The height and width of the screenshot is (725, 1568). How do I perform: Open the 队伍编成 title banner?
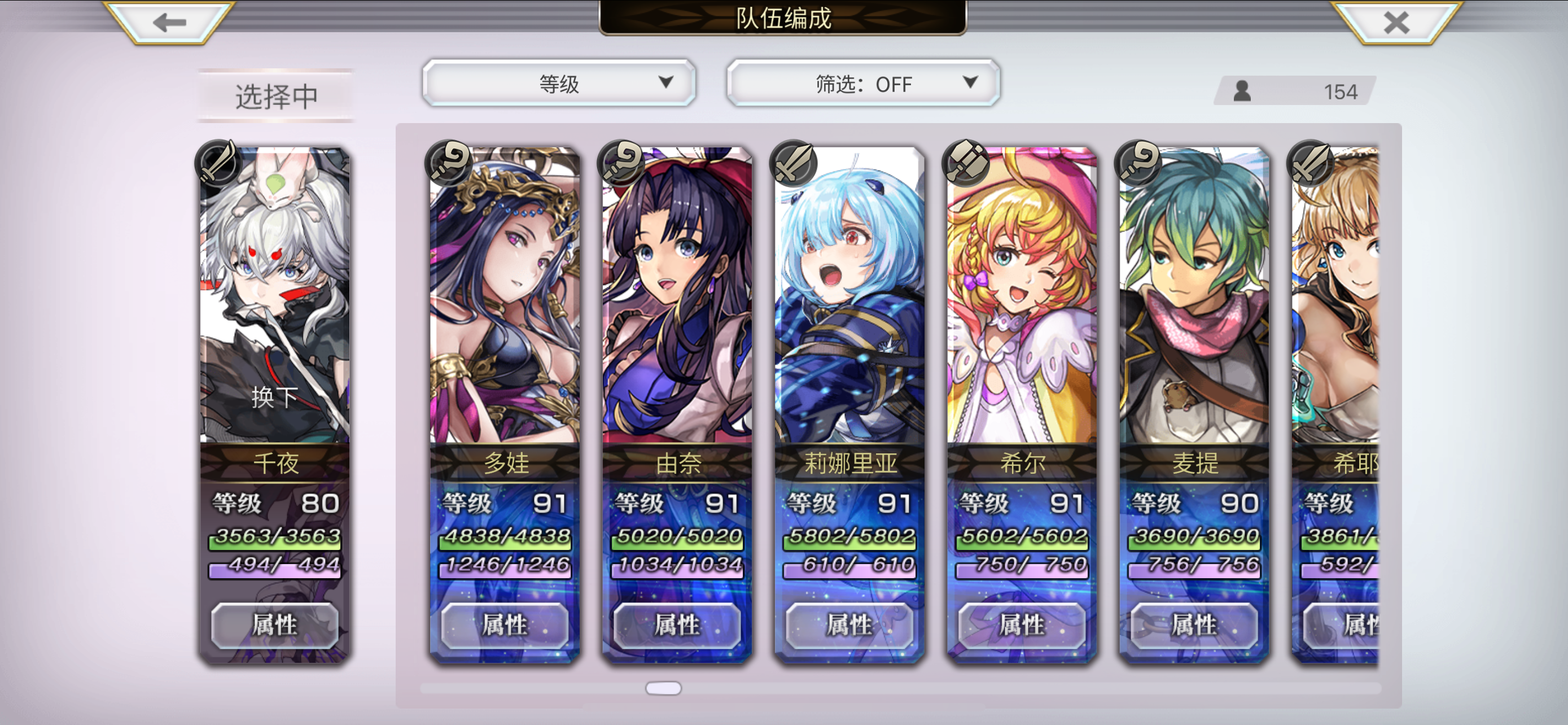(x=784, y=18)
